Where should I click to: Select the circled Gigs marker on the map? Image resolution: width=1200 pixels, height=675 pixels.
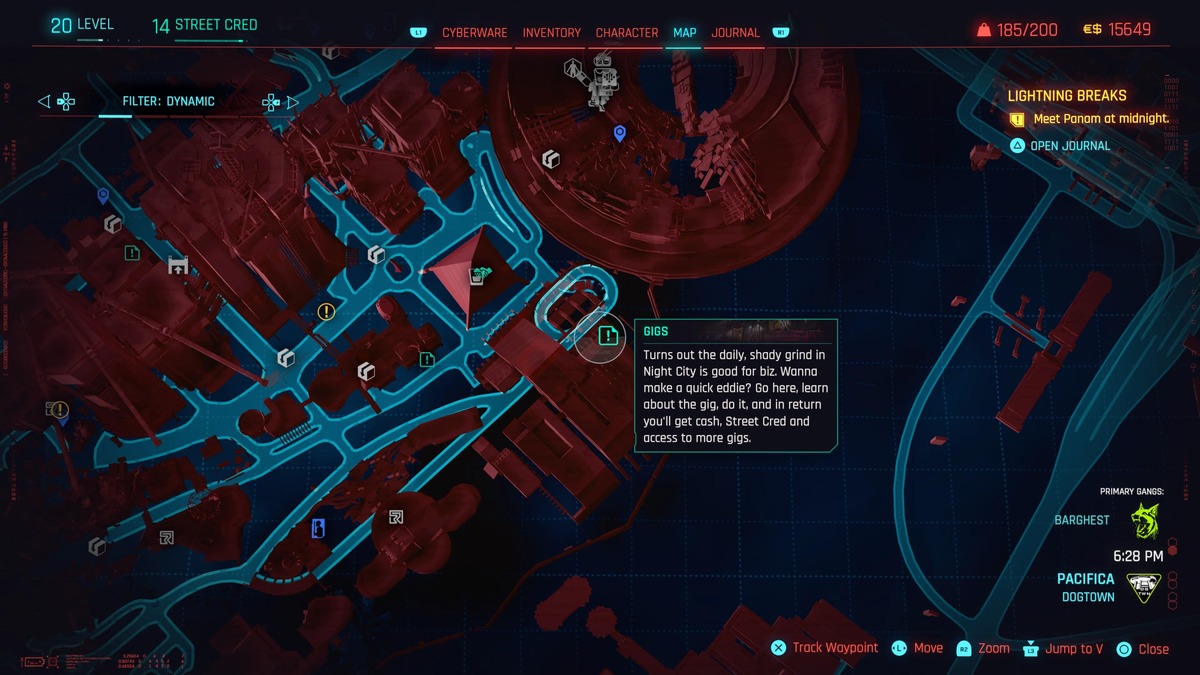[606, 335]
